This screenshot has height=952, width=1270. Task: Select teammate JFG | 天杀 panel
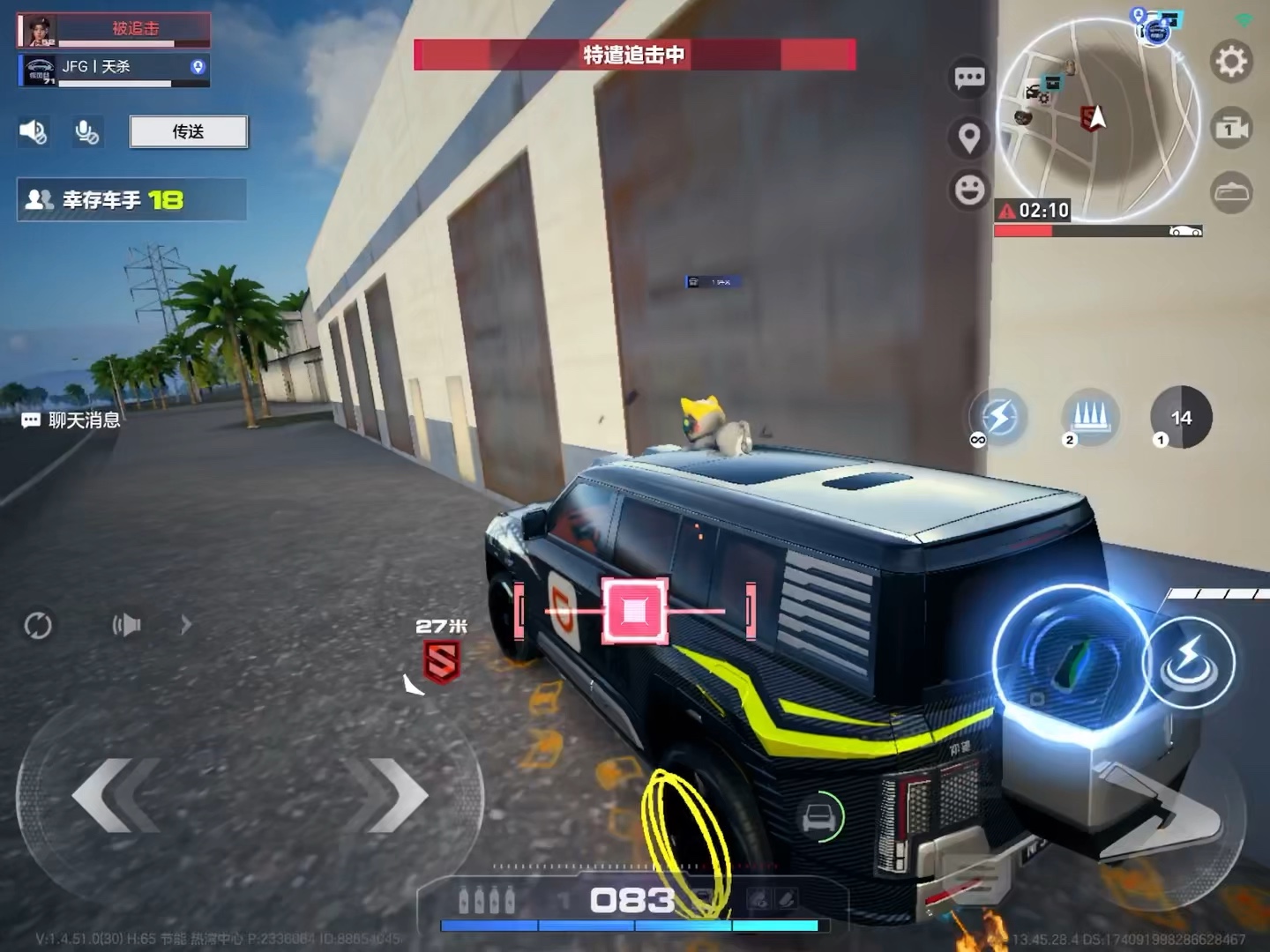pos(115,69)
